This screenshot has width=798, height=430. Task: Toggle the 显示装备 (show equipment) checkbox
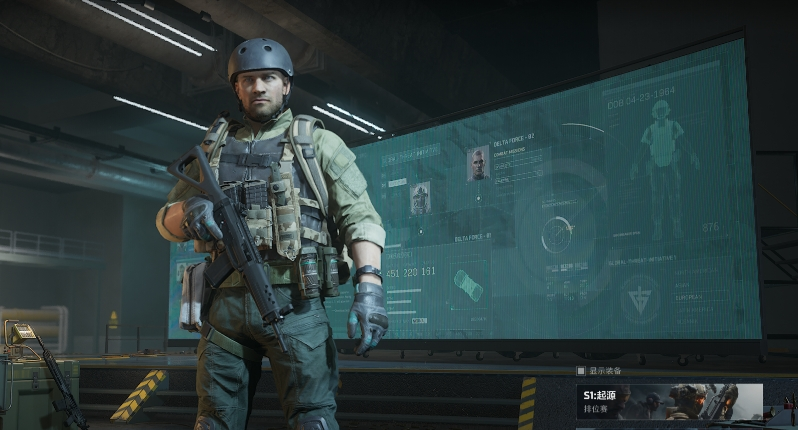point(580,371)
